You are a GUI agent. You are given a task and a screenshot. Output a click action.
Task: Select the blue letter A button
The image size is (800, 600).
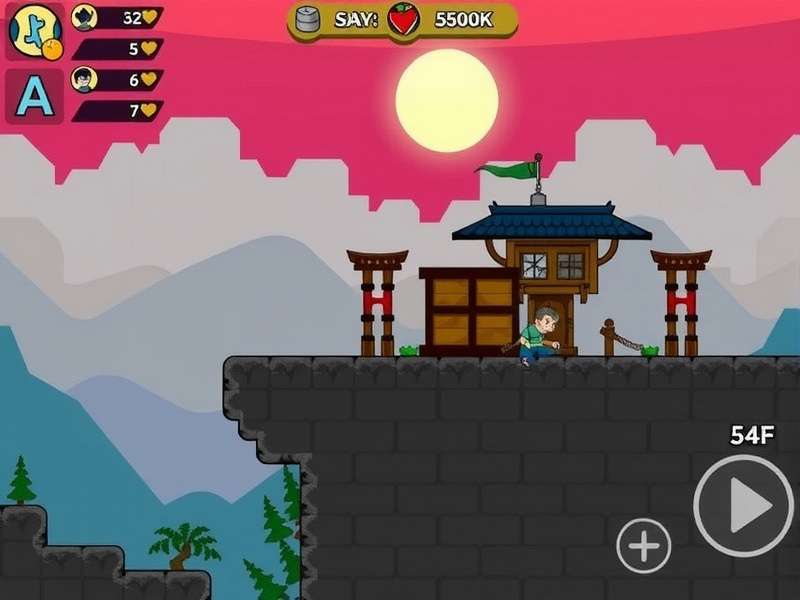pyautogui.click(x=34, y=96)
